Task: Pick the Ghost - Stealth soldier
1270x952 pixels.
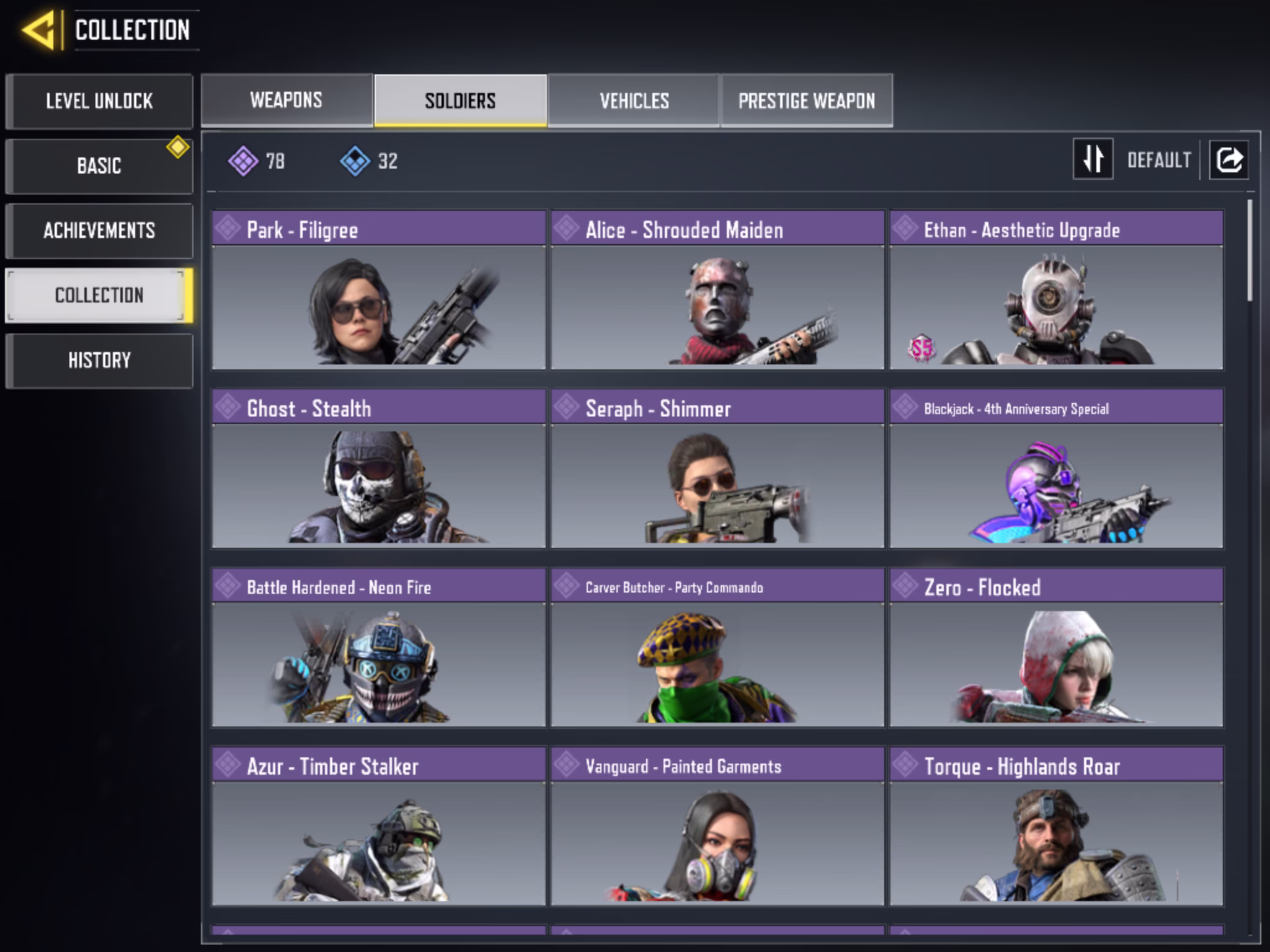Action: click(378, 469)
